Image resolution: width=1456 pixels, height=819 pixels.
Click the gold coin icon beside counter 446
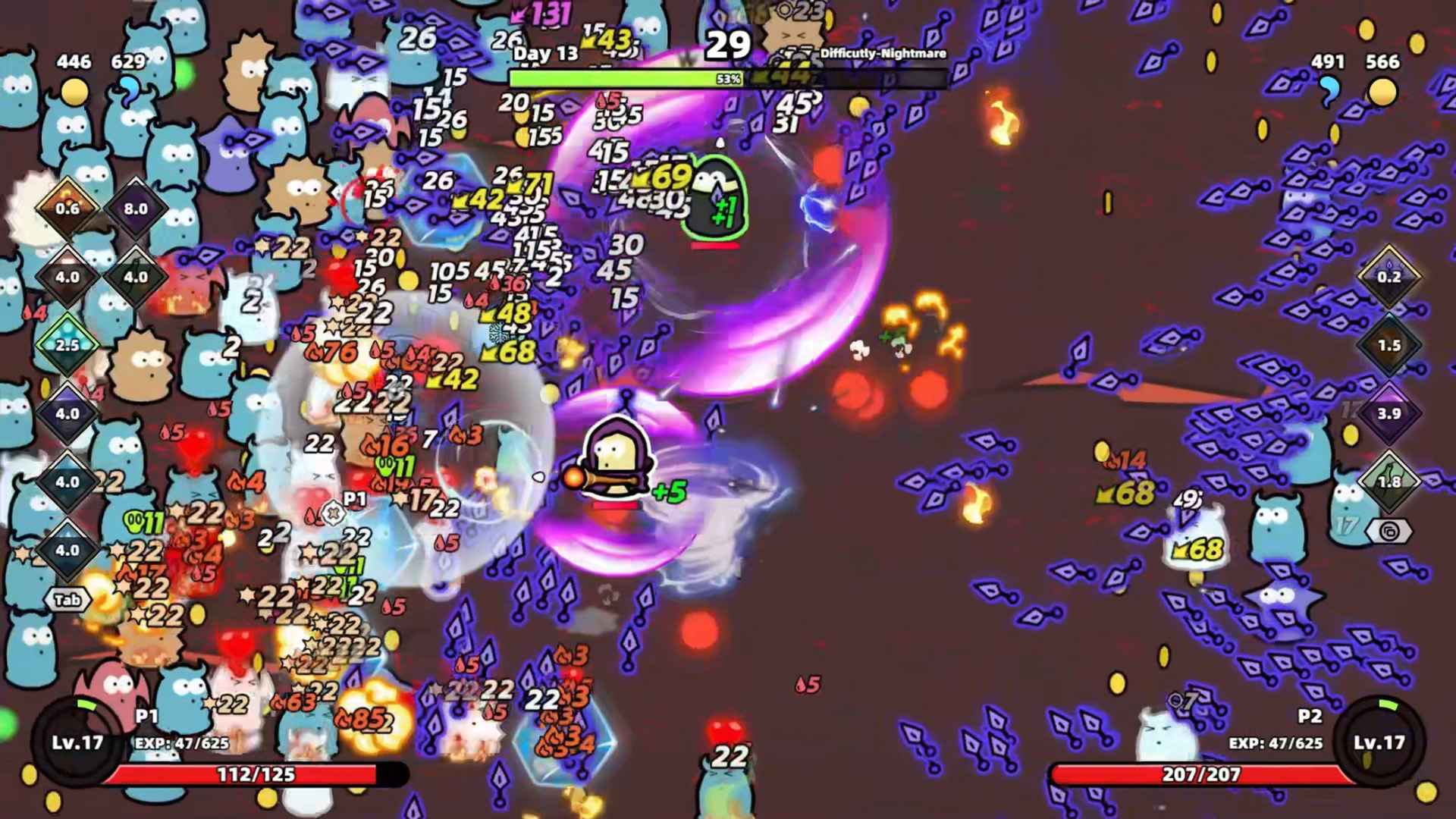73,90
